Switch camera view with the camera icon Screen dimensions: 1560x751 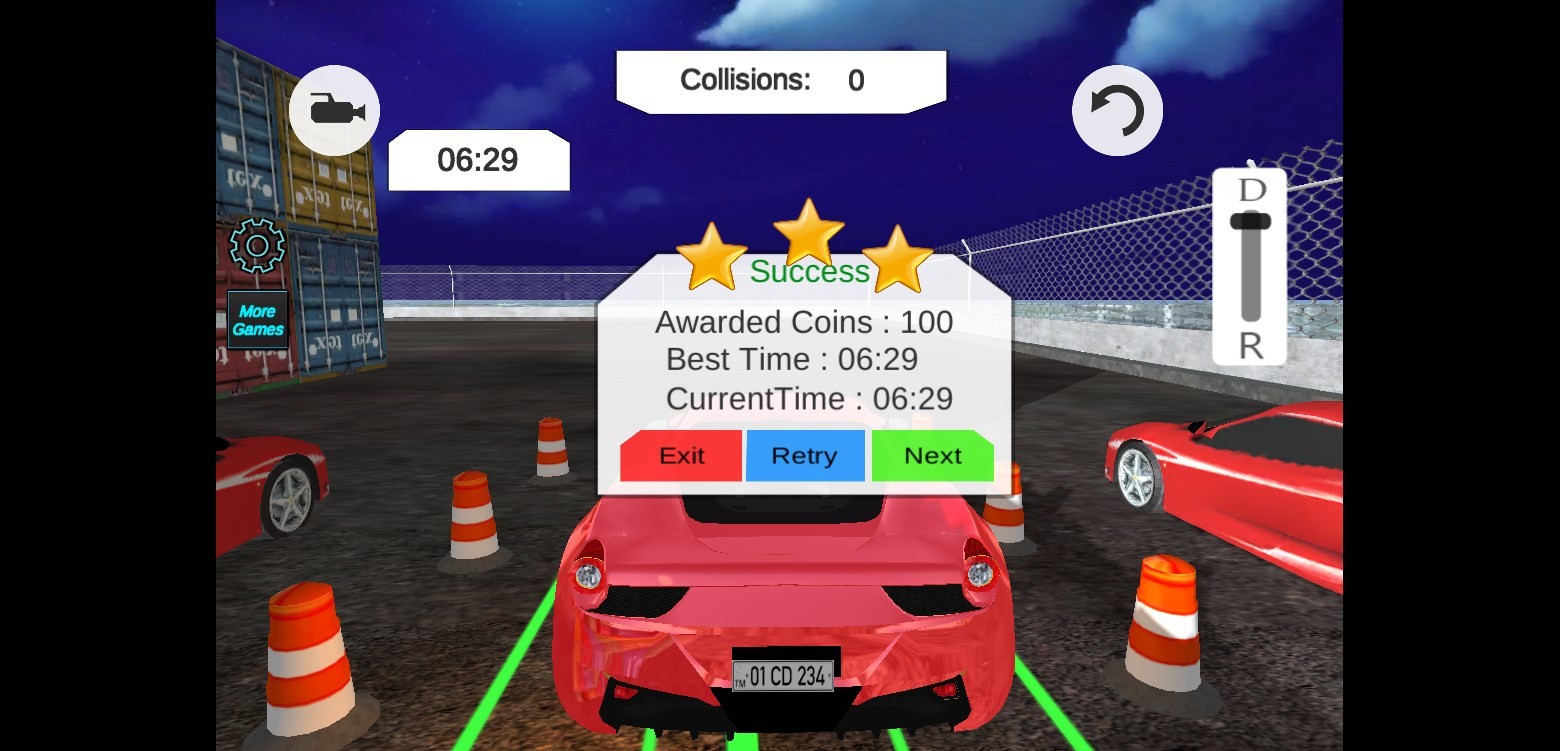[334, 110]
